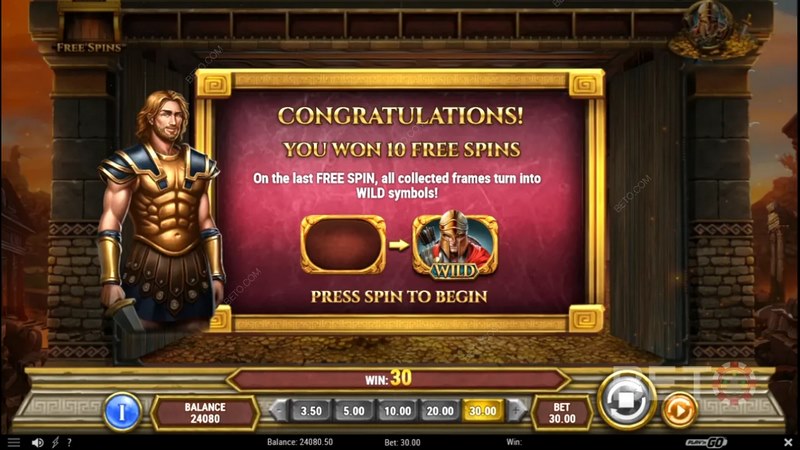Toggle the sound speaker icon
800x450 pixels.
(37, 441)
